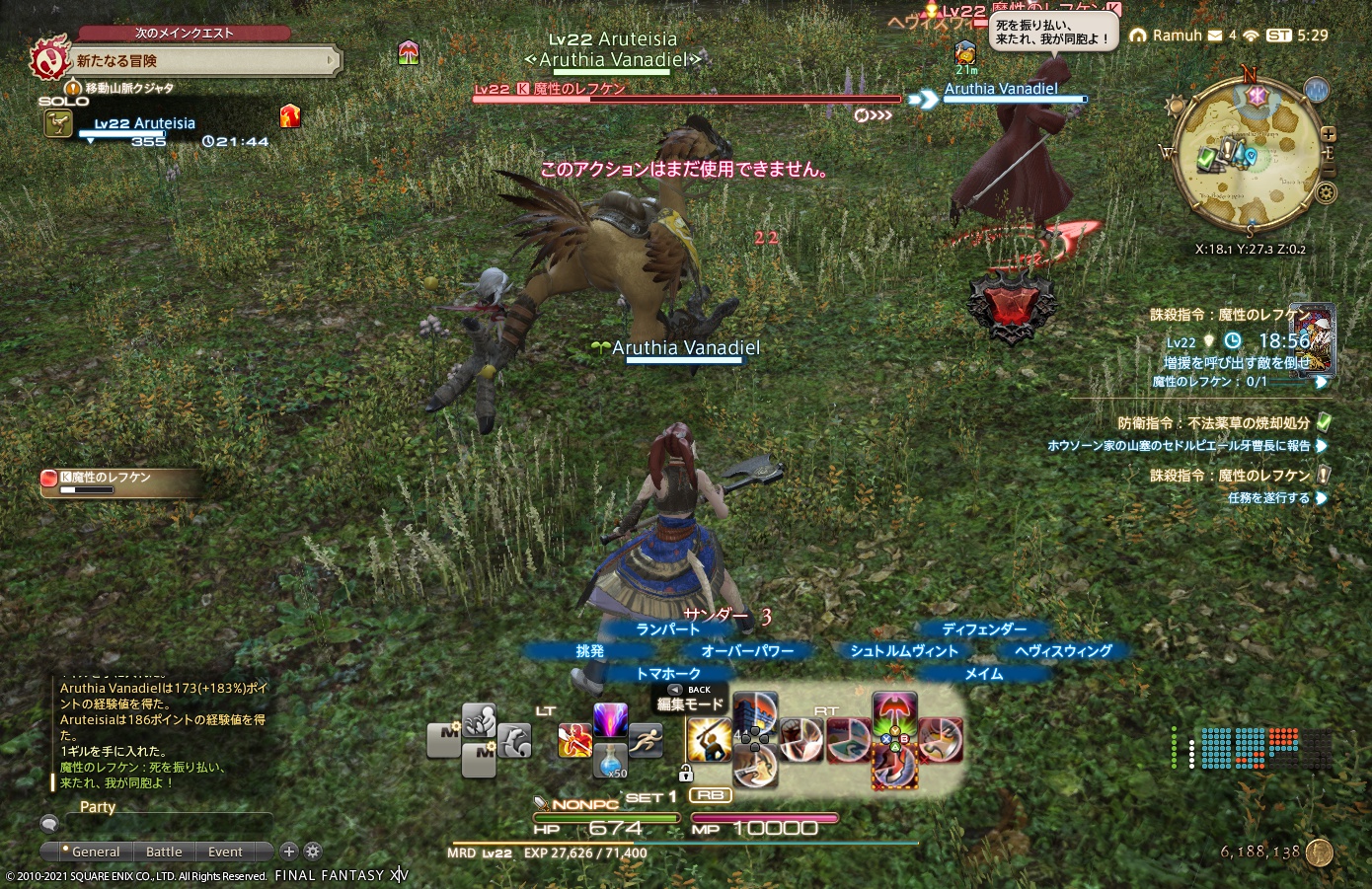The height and width of the screenshot is (889, 1372).
Task: Click the home icon next to Ramuh server name
Action: (1138, 34)
